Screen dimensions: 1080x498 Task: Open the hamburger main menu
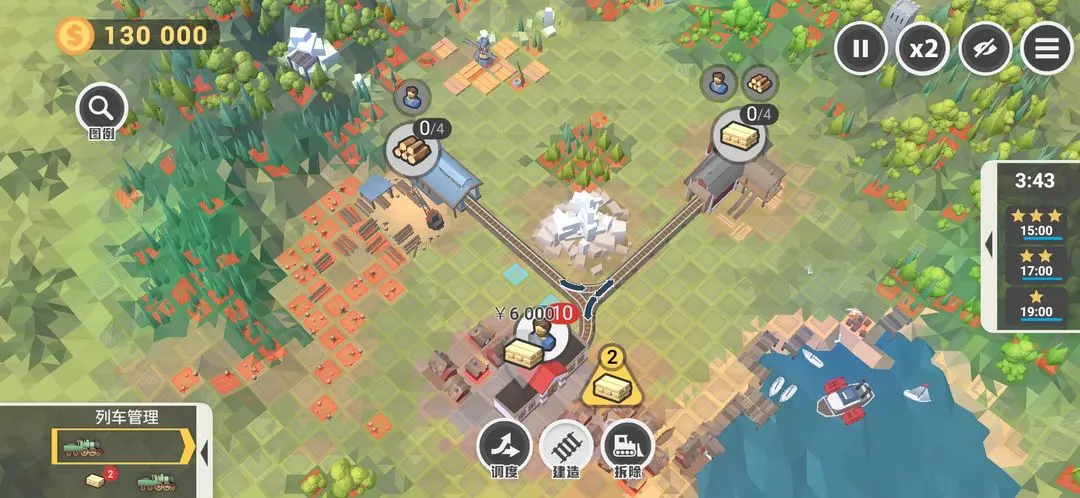pyautogui.click(x=1046, y=48)
